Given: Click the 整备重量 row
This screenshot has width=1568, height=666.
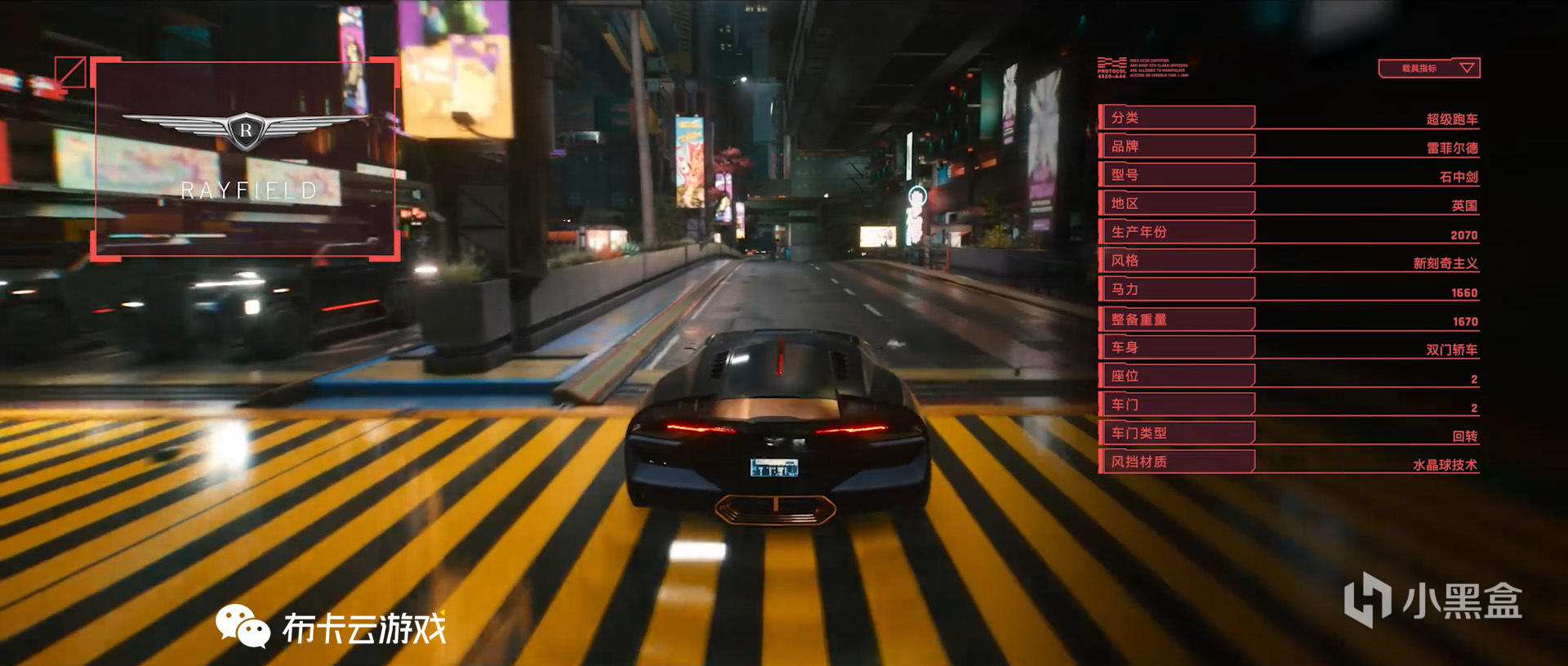Looking at the screenshot, I should [1176, 320].
